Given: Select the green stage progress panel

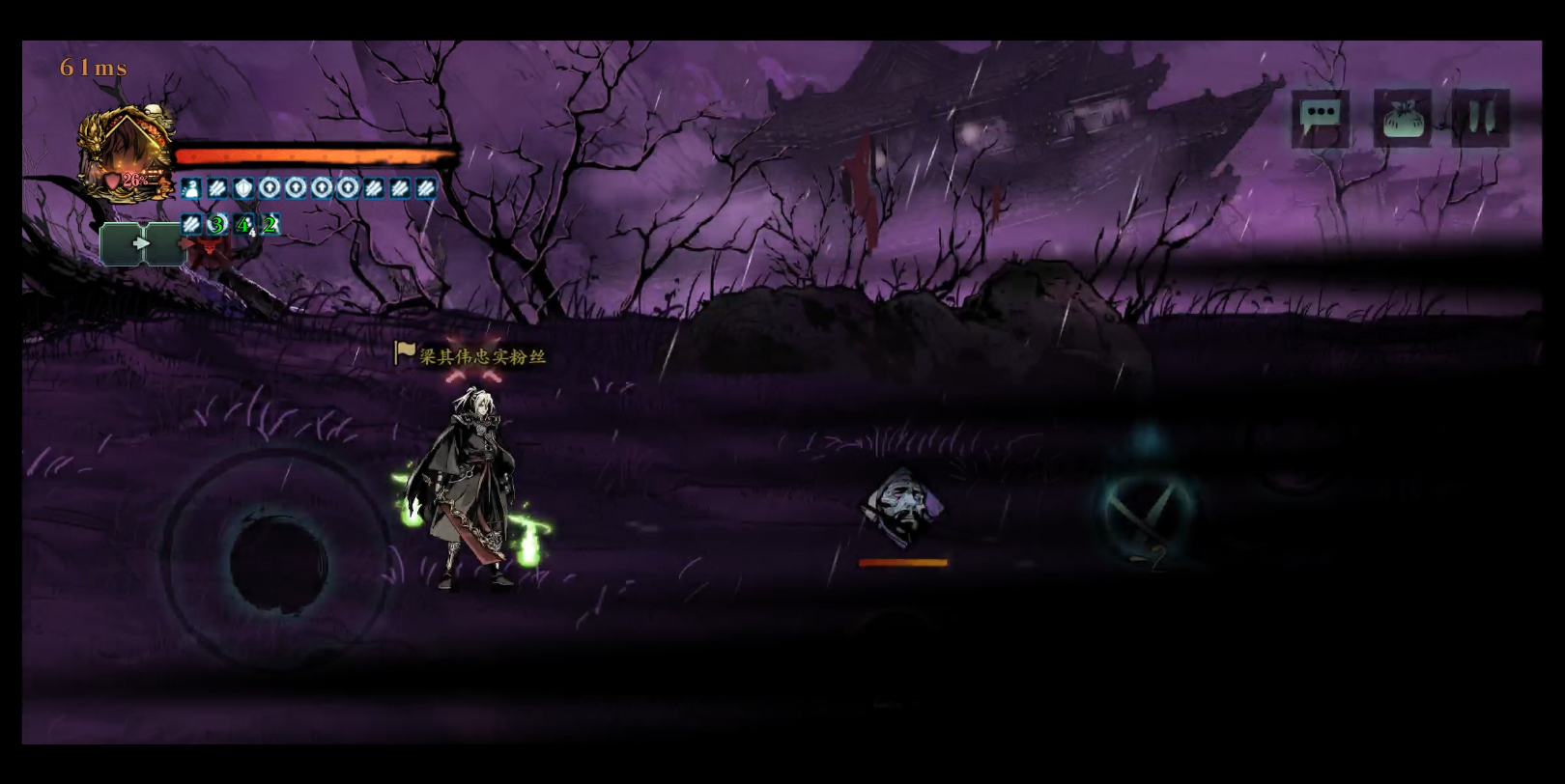Looking at the screenshot, I should pyautogui.click(x=141, y=244).
